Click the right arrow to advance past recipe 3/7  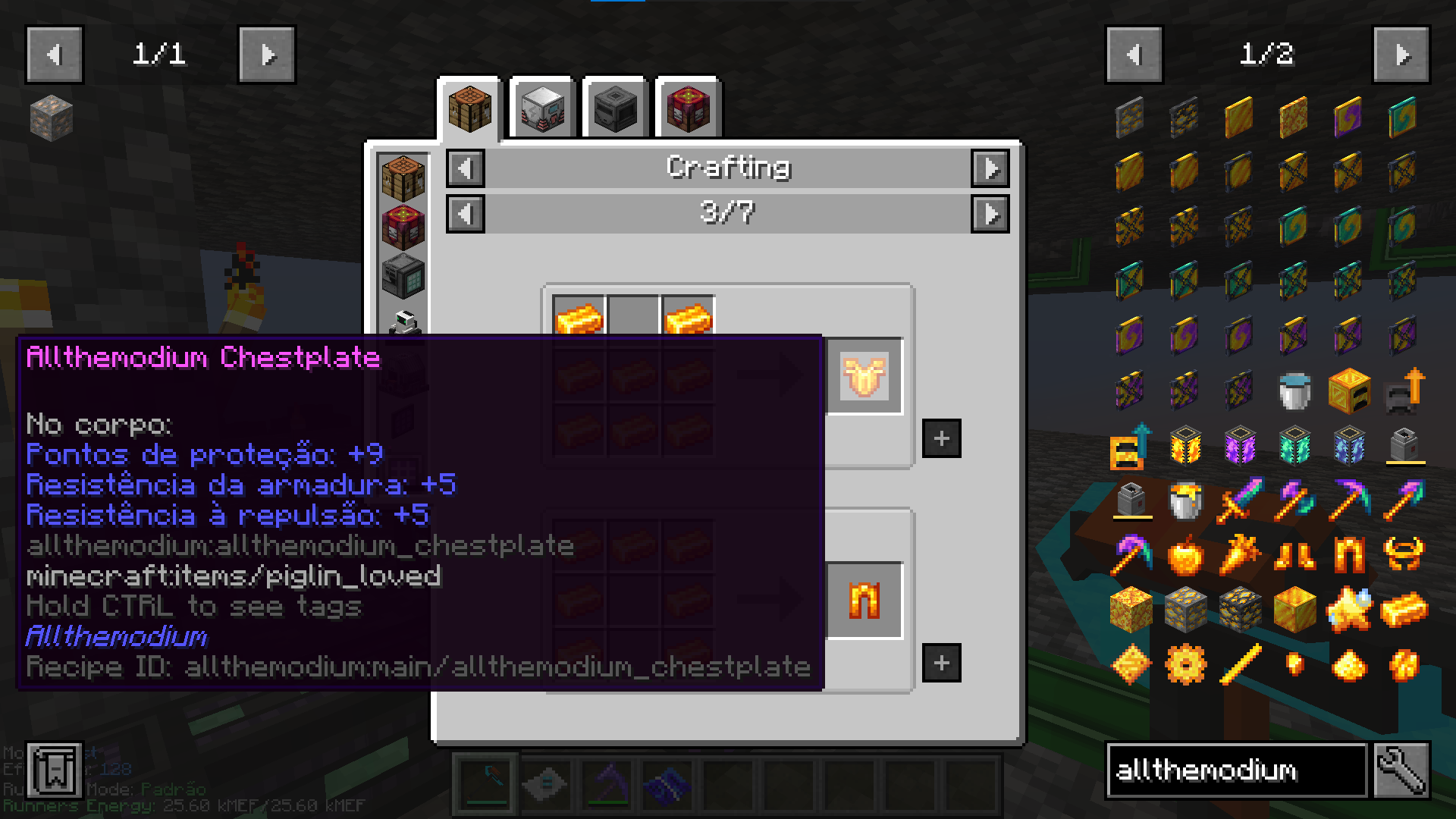(x=991, y=214)
